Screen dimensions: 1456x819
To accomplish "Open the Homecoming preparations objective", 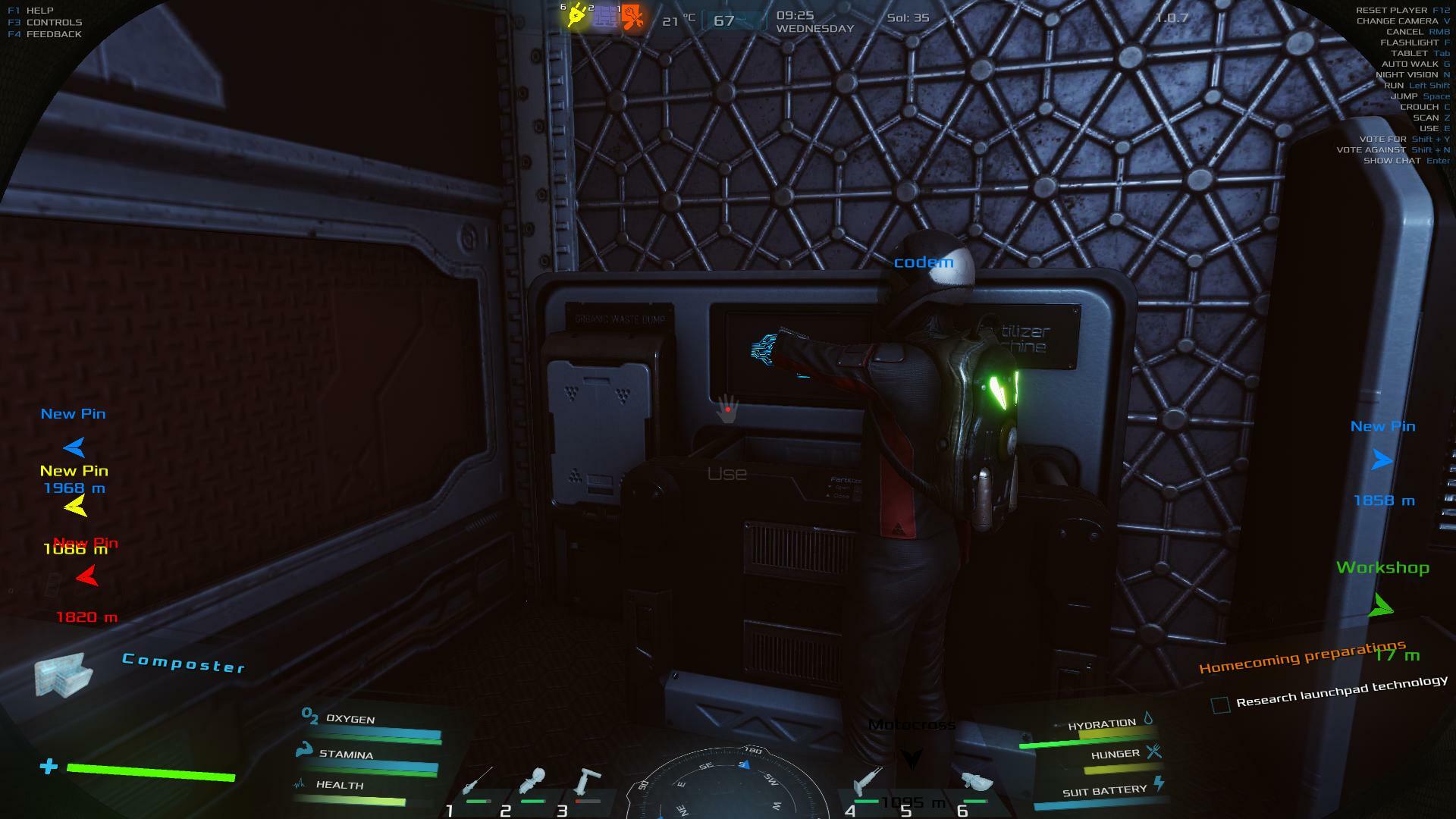I will (x=1301, y=657).
